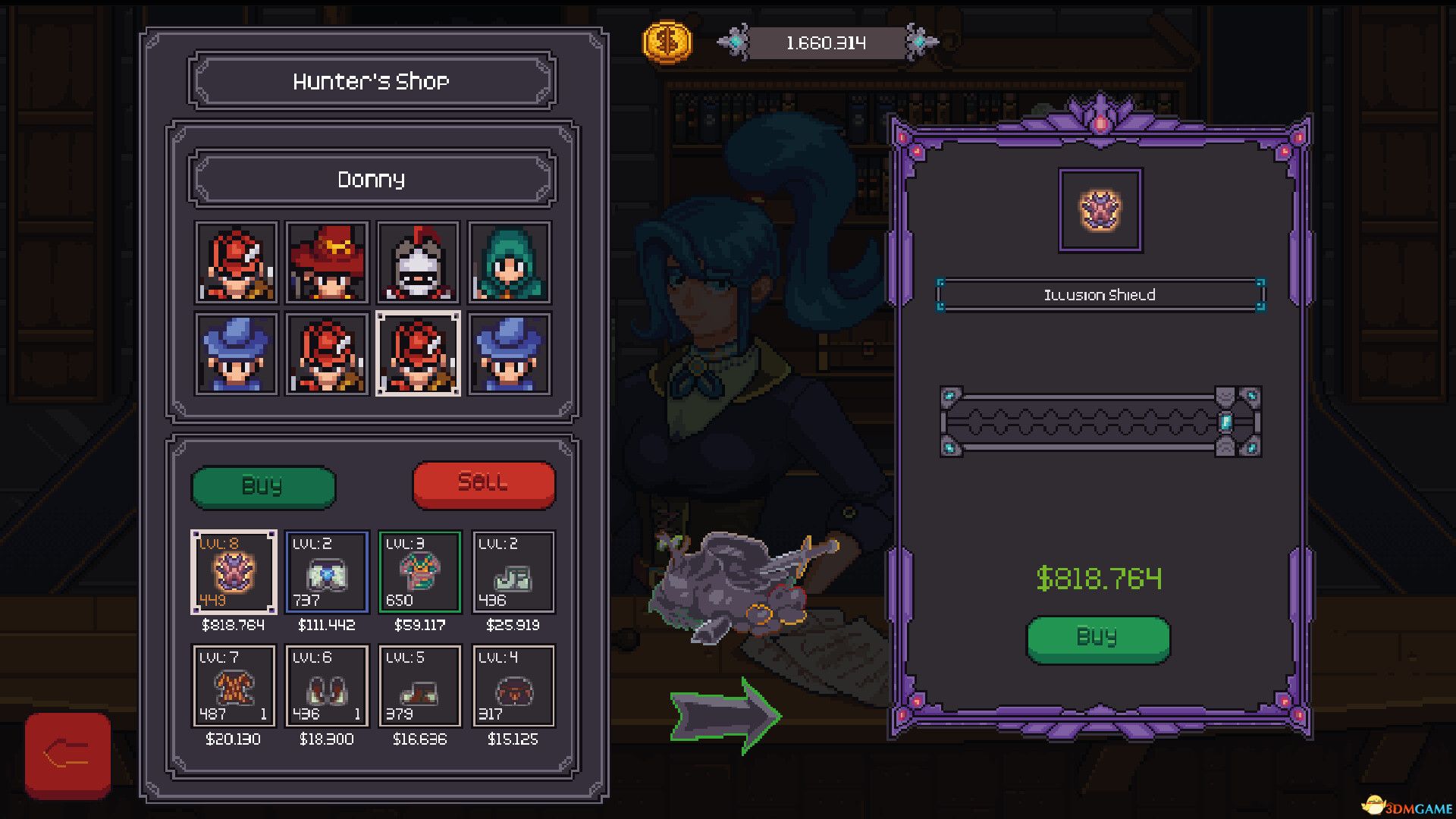
Task: Select the Level 5 shoes item
Action: pyautogui.click(x=419, y=686)
